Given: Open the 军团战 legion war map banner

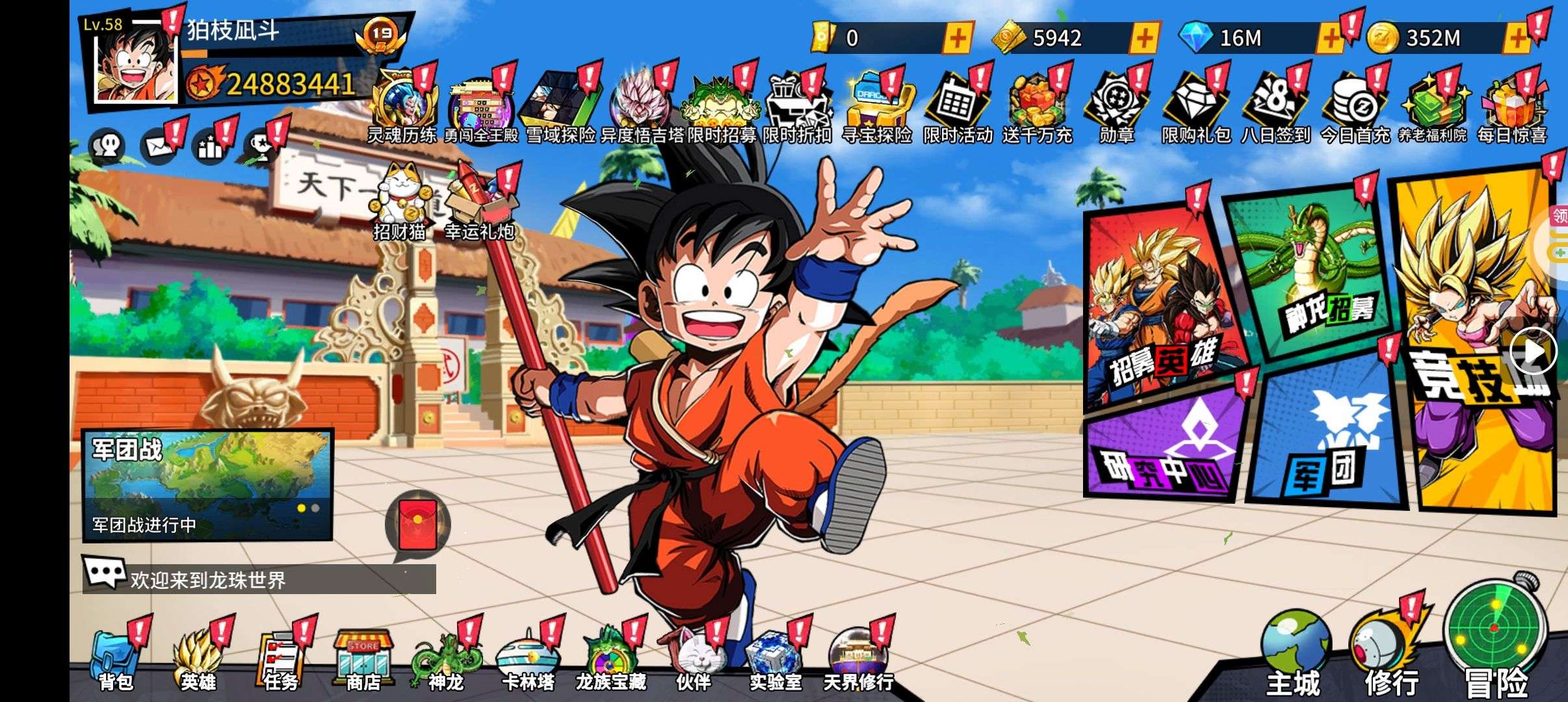Looking at the screenshot, I should coord(208,484).
